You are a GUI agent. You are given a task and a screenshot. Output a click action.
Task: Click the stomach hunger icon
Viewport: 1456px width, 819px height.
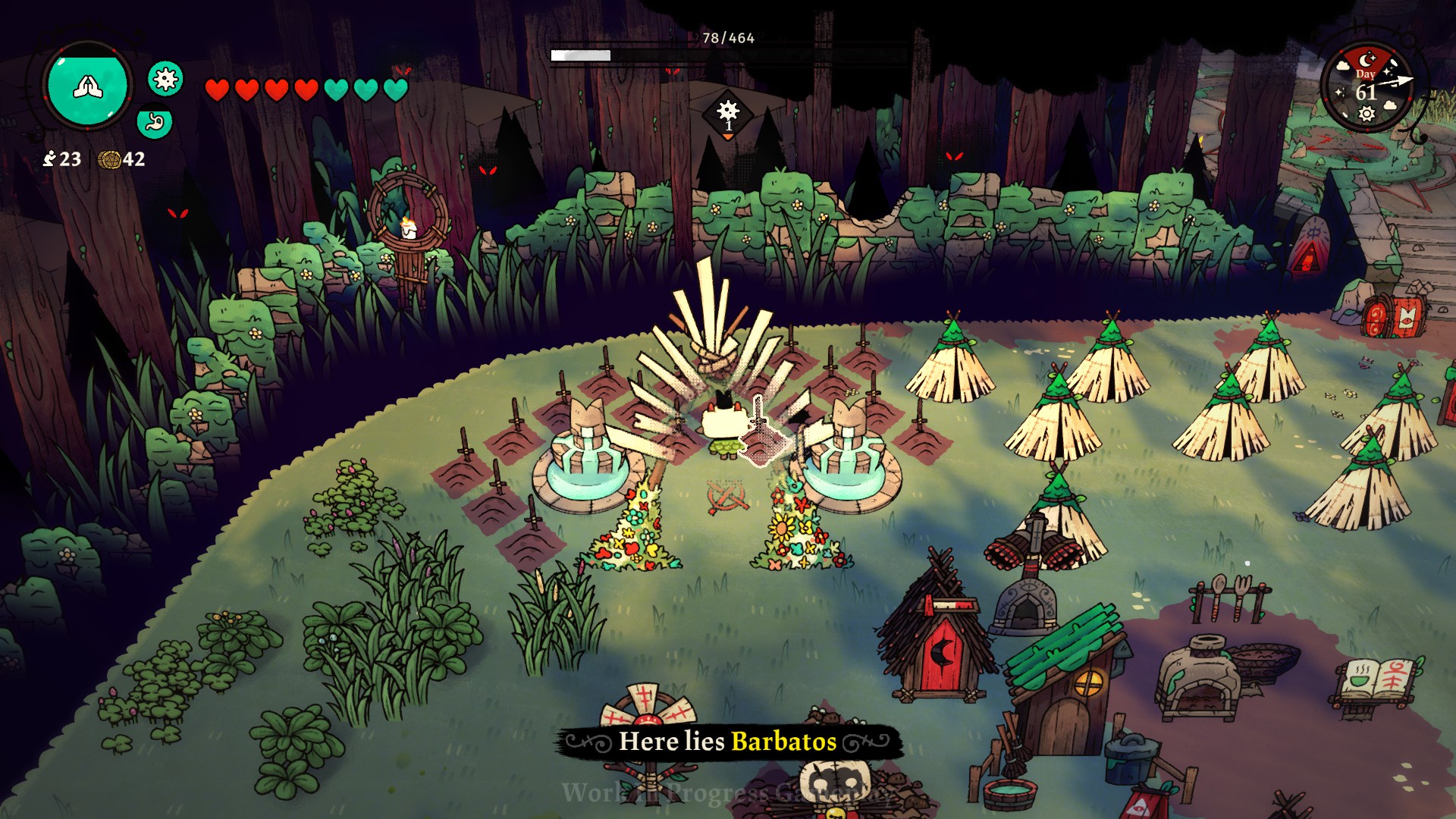coord(155,122)
